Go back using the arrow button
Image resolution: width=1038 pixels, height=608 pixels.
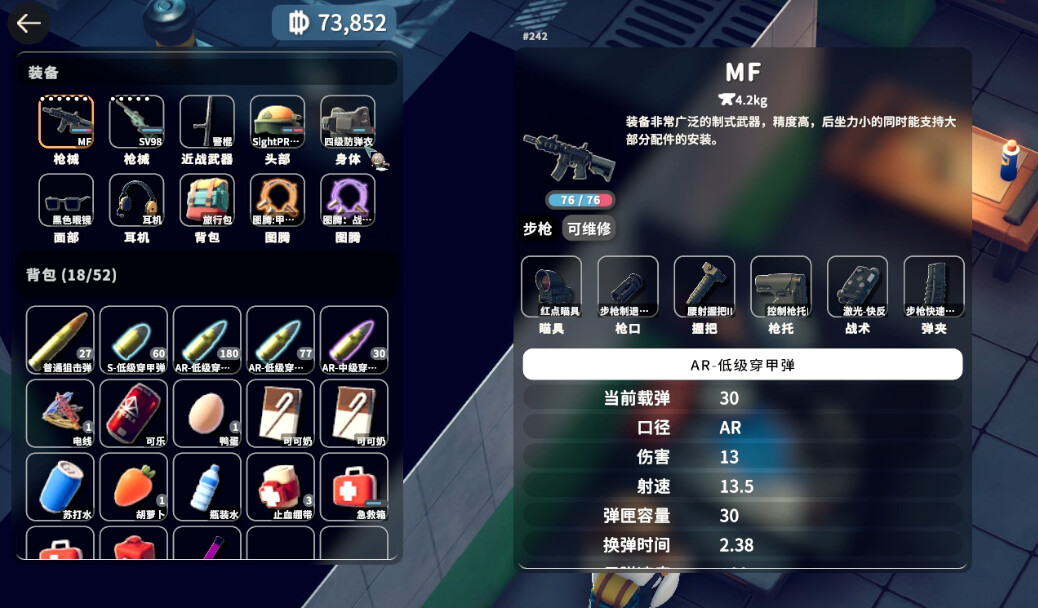pyautogui.click(x=28, y=24)
